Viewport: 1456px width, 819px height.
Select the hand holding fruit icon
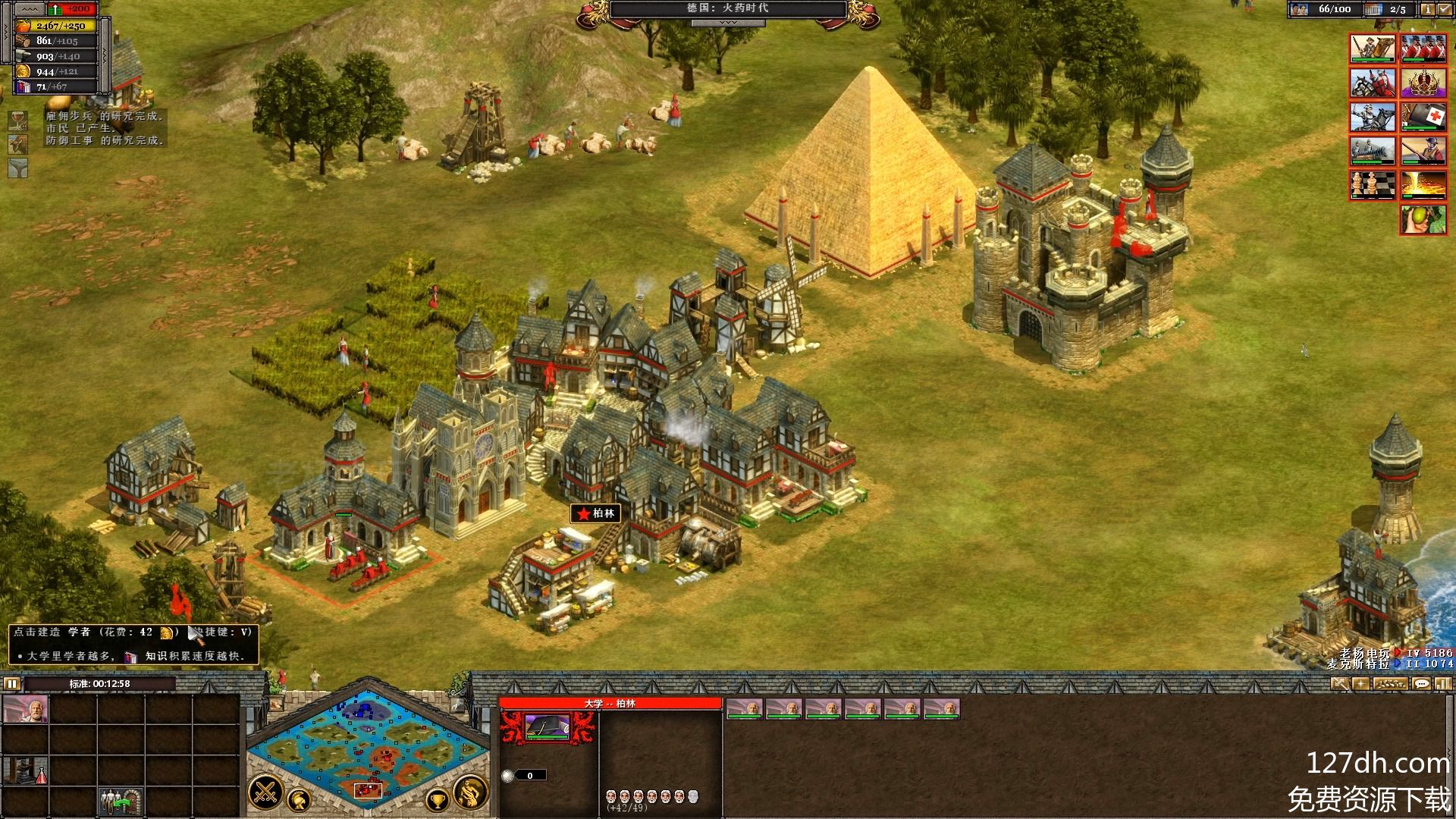pos(1423,219)
